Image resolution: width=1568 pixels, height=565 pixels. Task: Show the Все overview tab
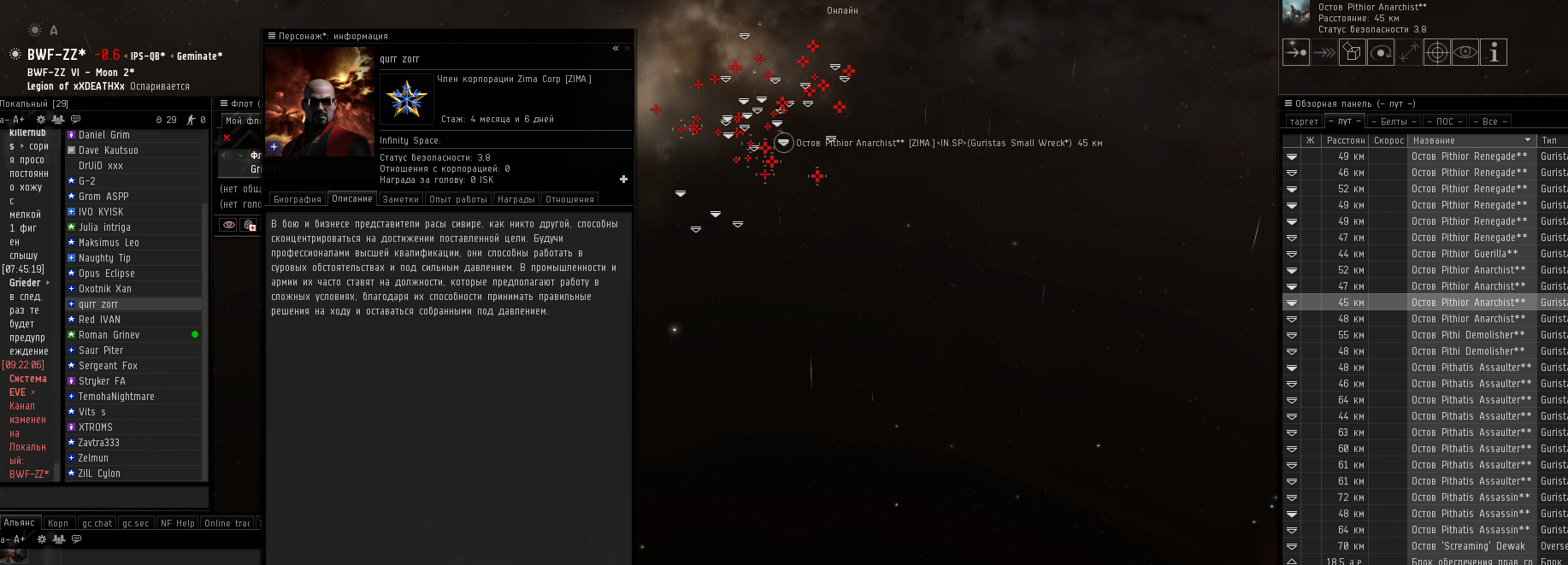[x=1490, y=121]
